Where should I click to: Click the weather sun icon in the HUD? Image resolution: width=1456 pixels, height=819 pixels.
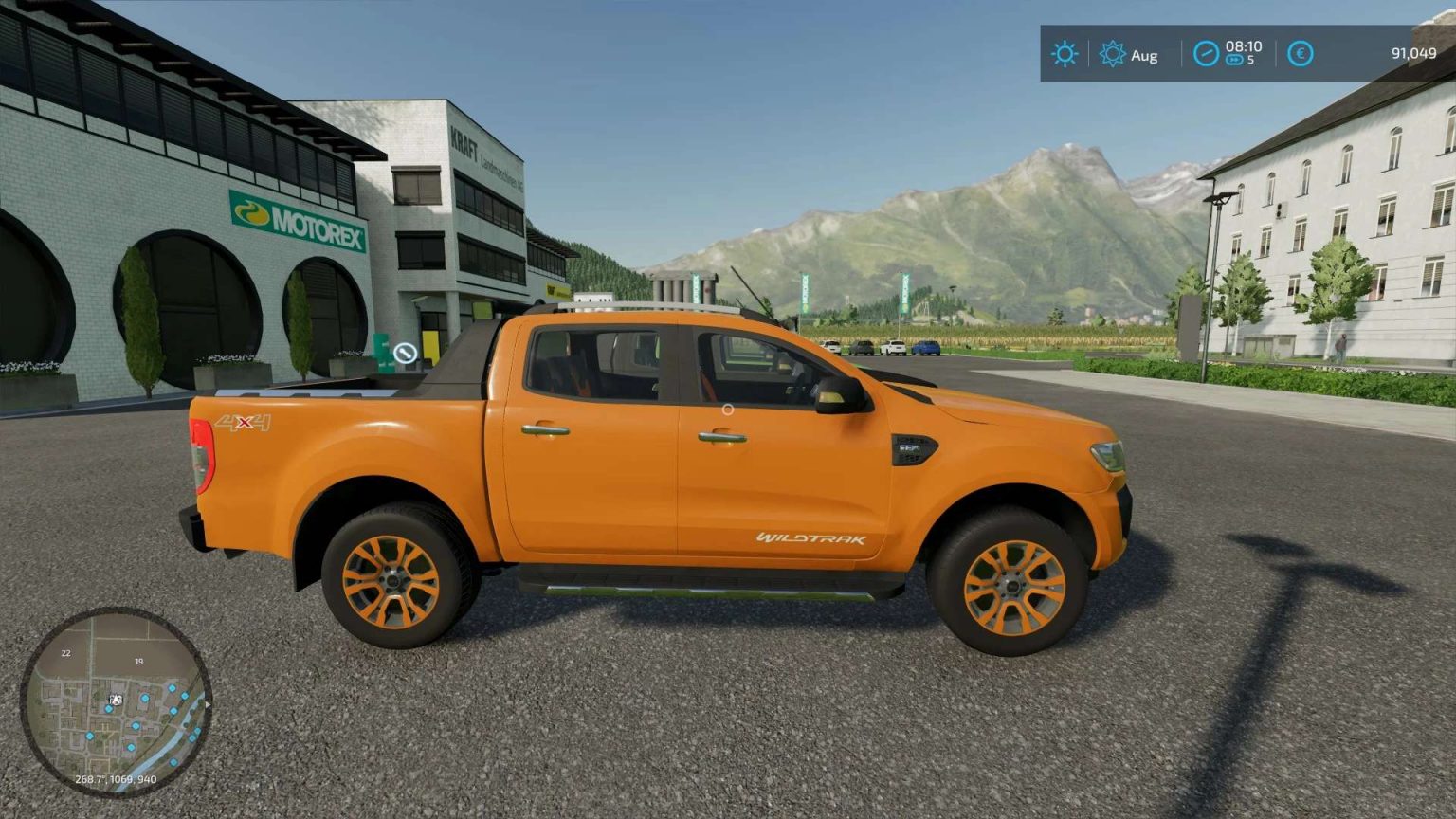coord(1064,55)
